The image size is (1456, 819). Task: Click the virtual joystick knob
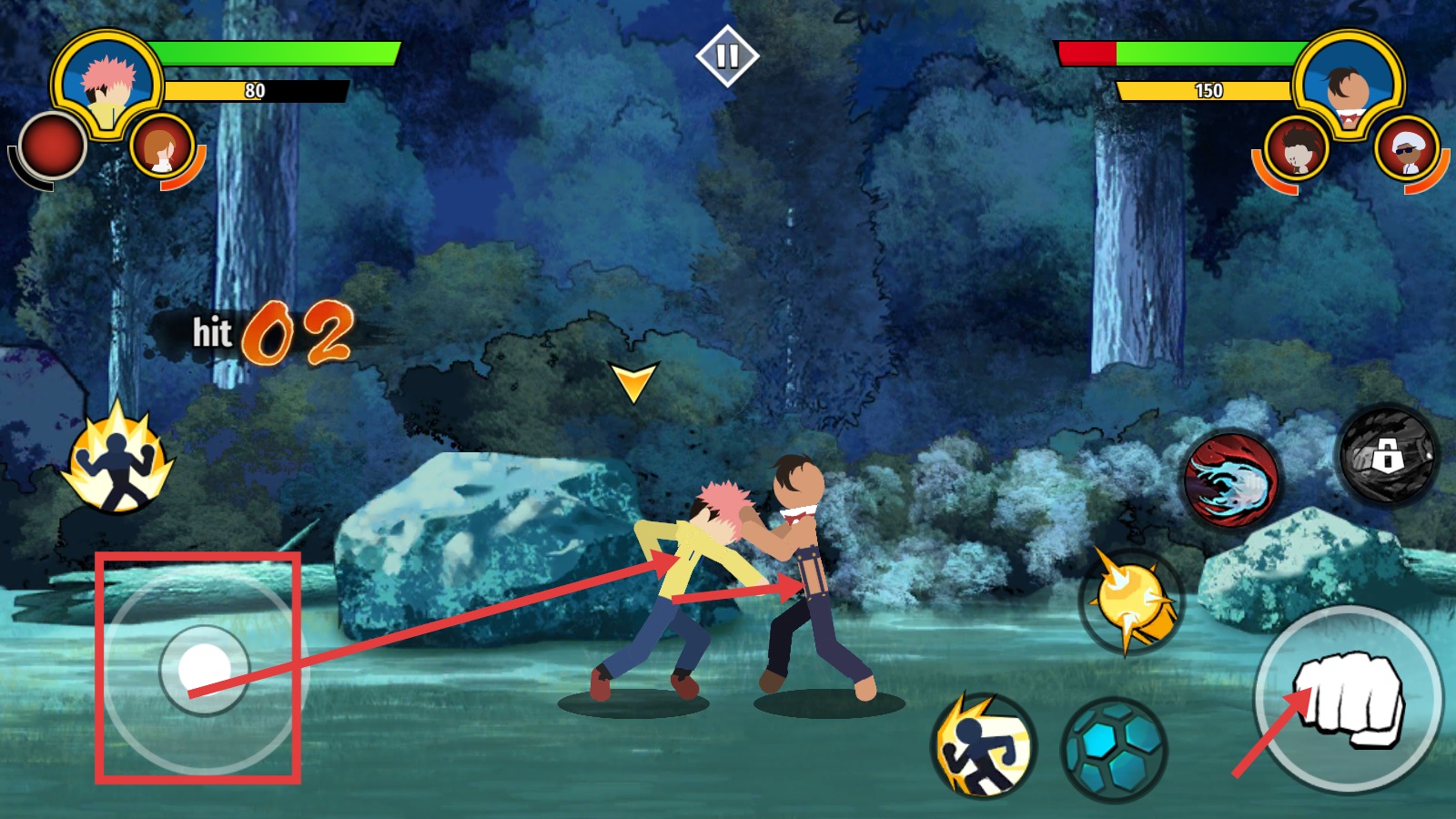(x=205, y=669)
